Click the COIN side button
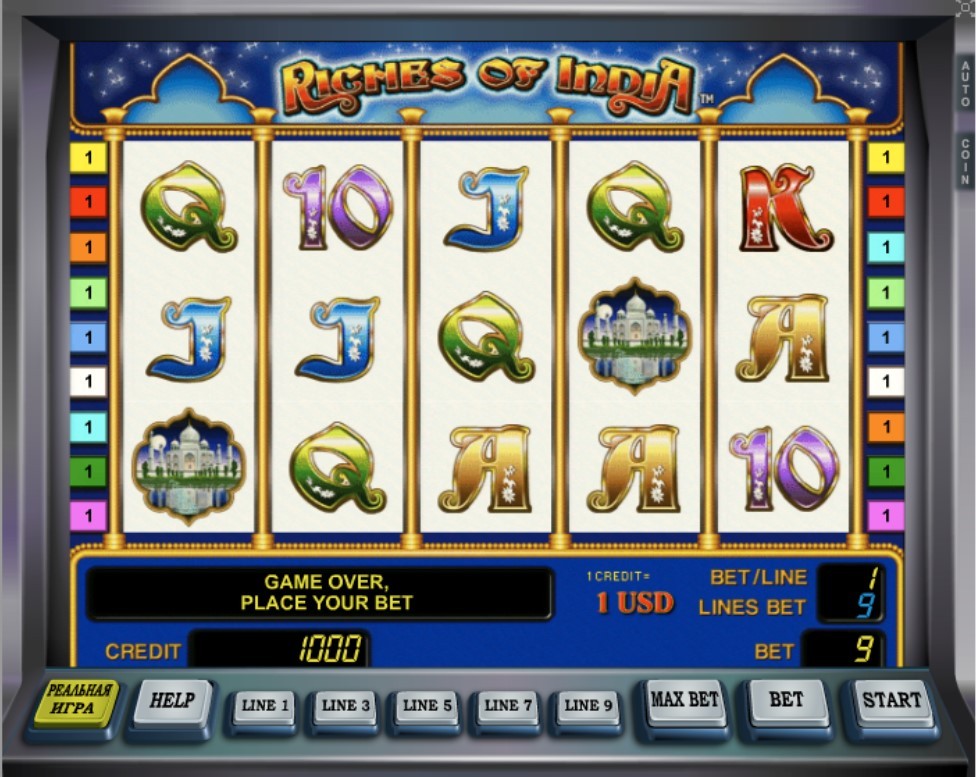The height and width of the screenshot is (777, 976). point(965,162)
